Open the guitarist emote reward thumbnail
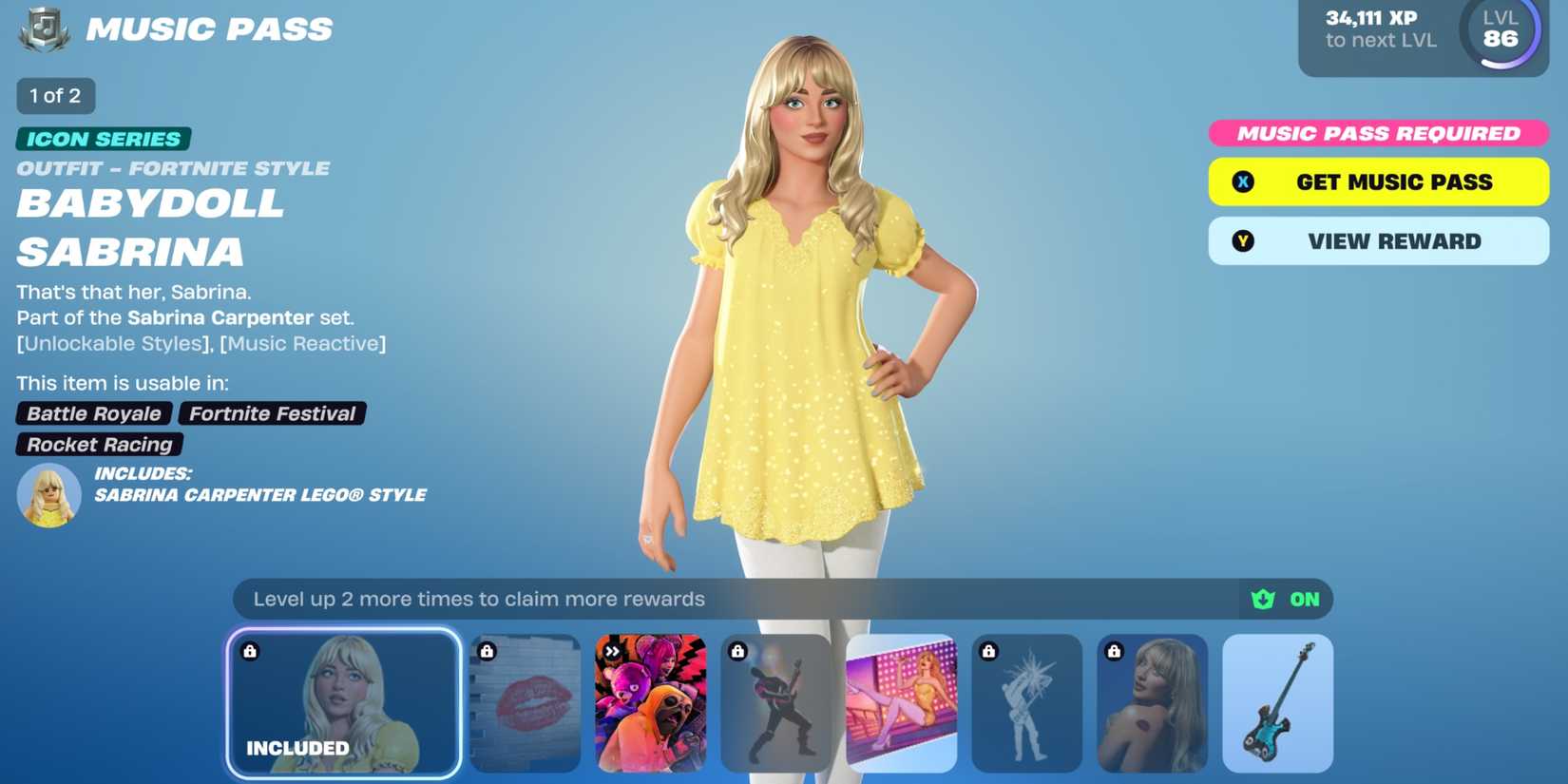The height and width of the screenshot is (784, 1568). click(776, 703)
